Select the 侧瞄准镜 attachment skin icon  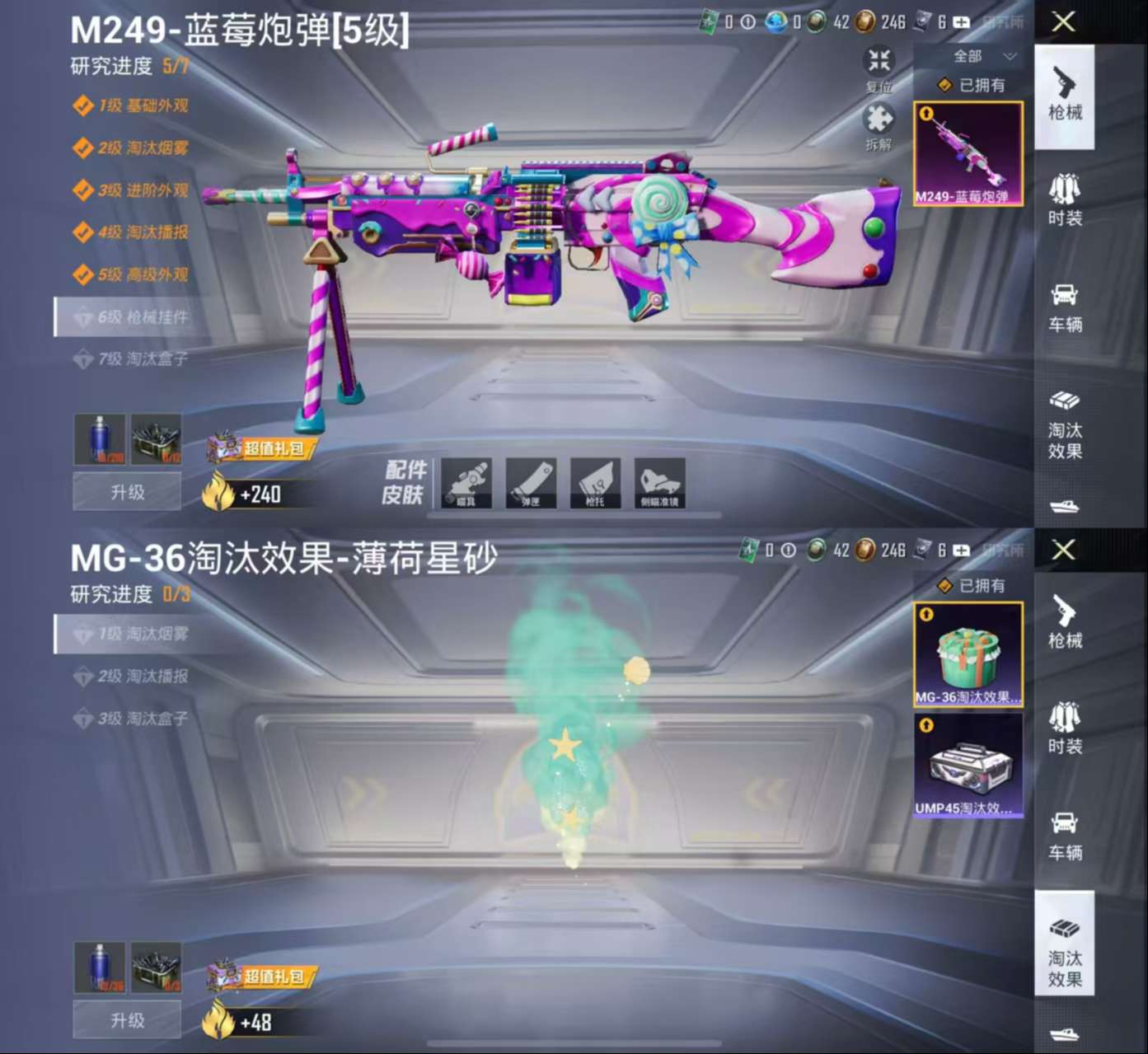pyautogui.click(x=659, y=484)
